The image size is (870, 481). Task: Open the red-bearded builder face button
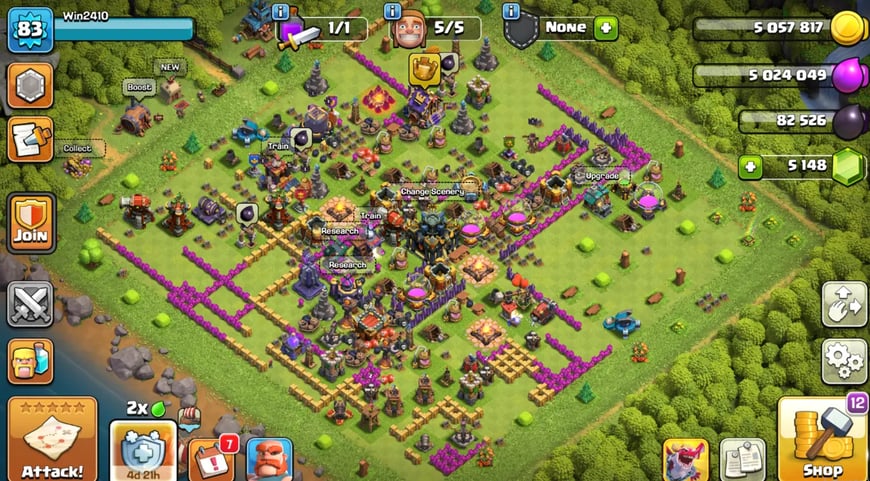coord(269,459)
